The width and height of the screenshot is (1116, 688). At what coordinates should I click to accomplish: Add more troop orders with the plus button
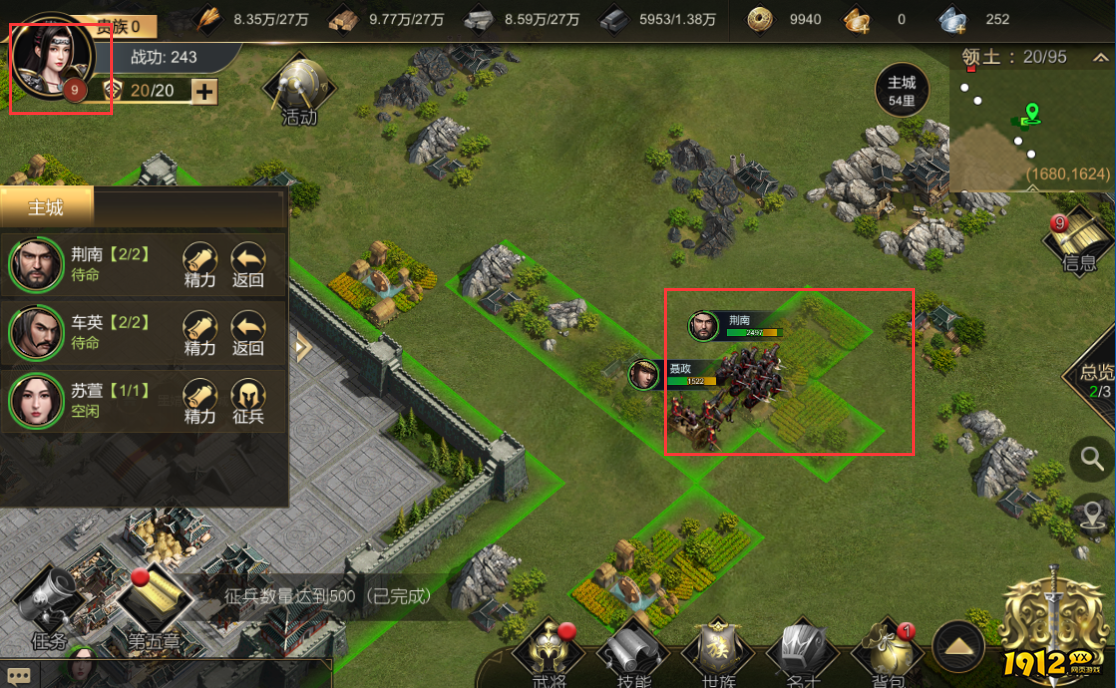(x=204, y=92)
